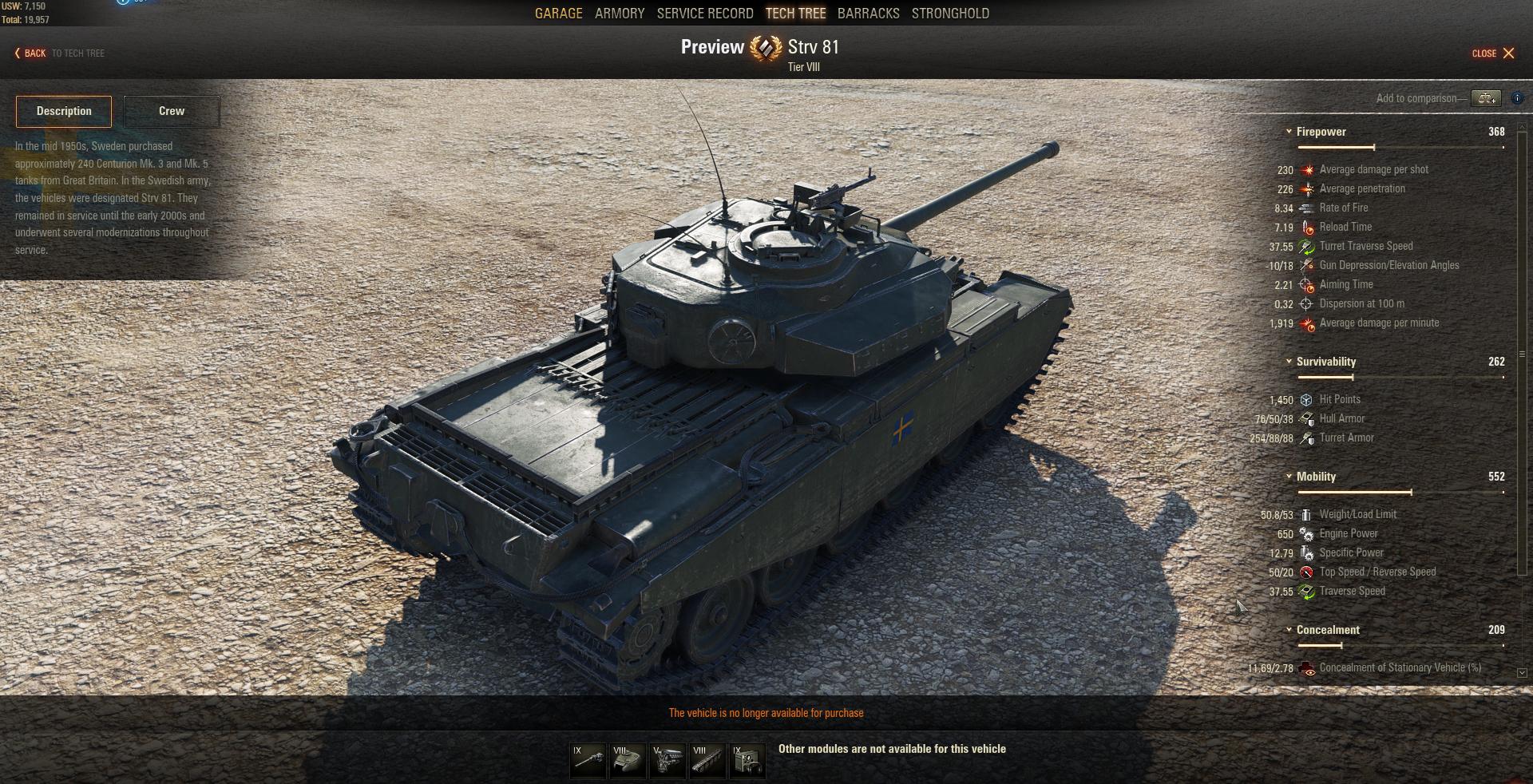Choose the tier V engine module
The width and height of the screenshot is (1533, 784).
tap(667, 761)
